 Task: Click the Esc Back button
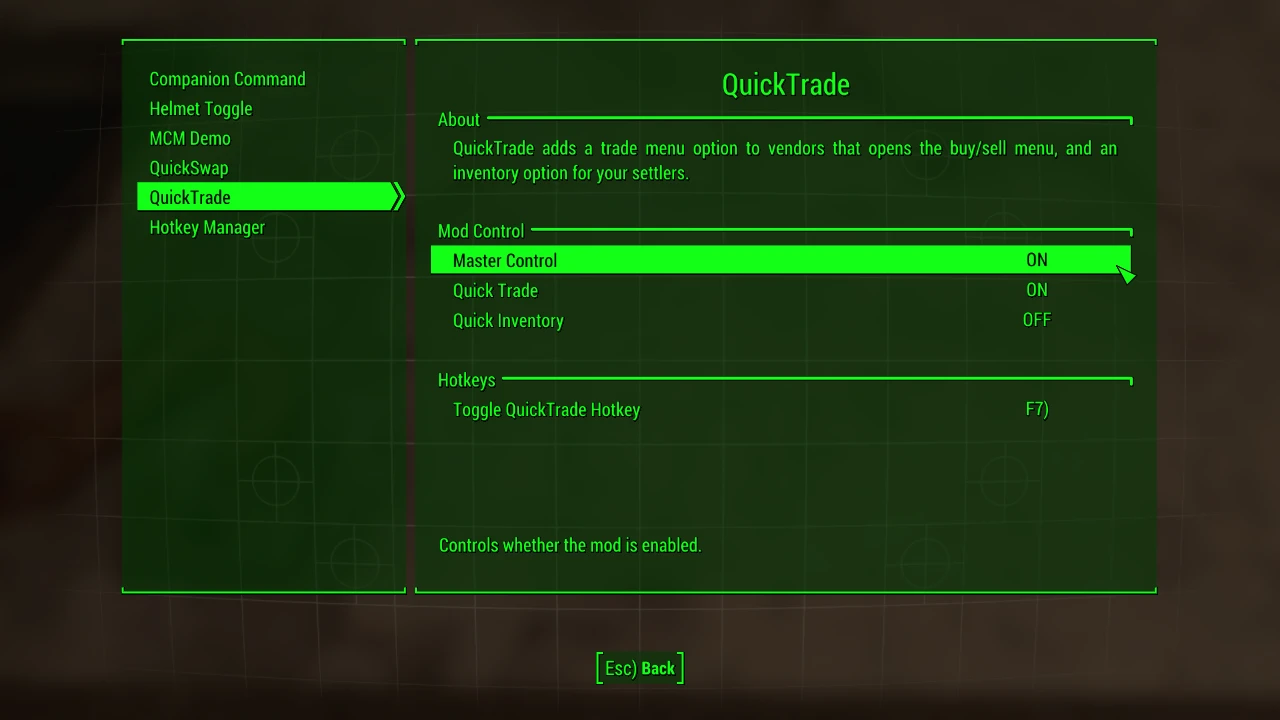click(639, 668)
